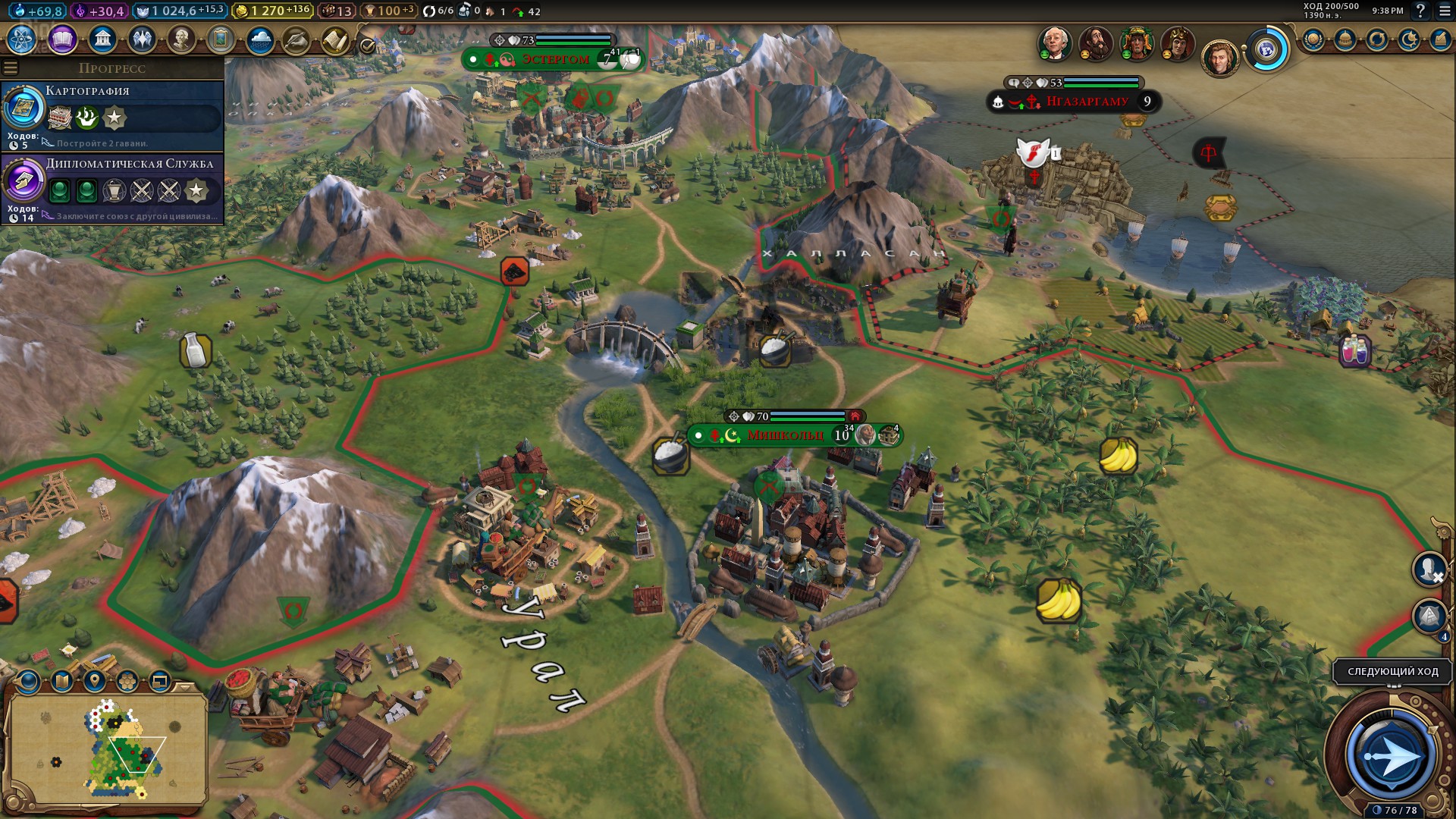Open the Great People bust icon
1456x819 pixels.
(181, 39)
